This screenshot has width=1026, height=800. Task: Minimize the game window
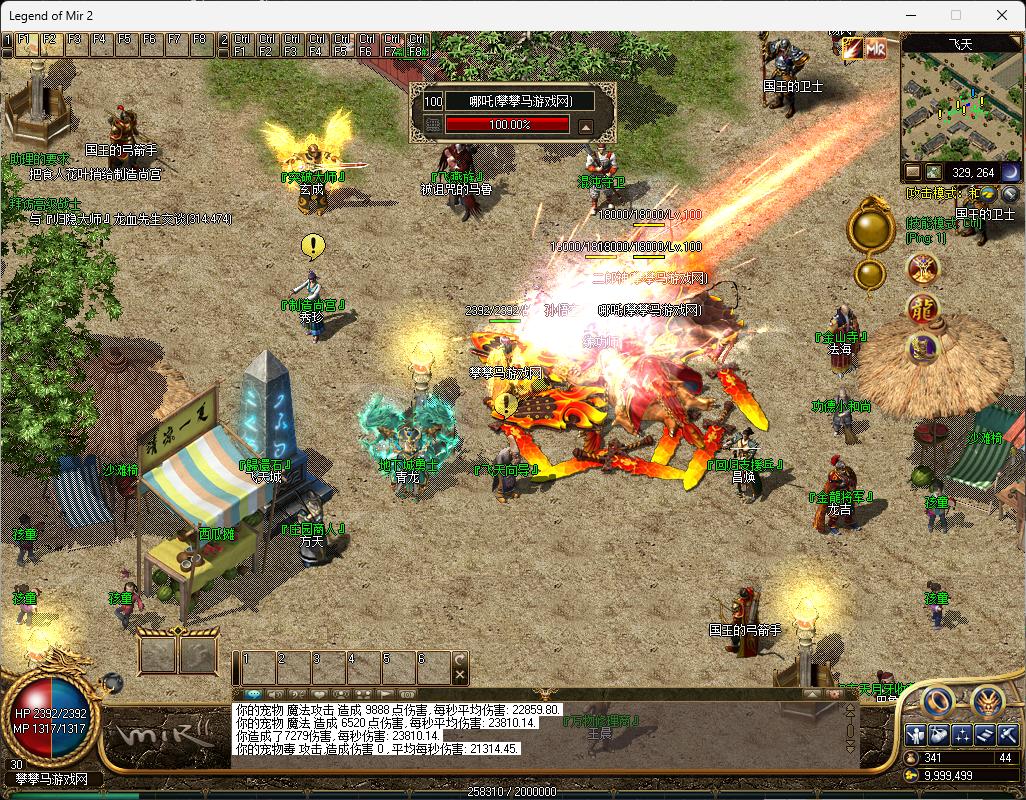coord(910,15)
